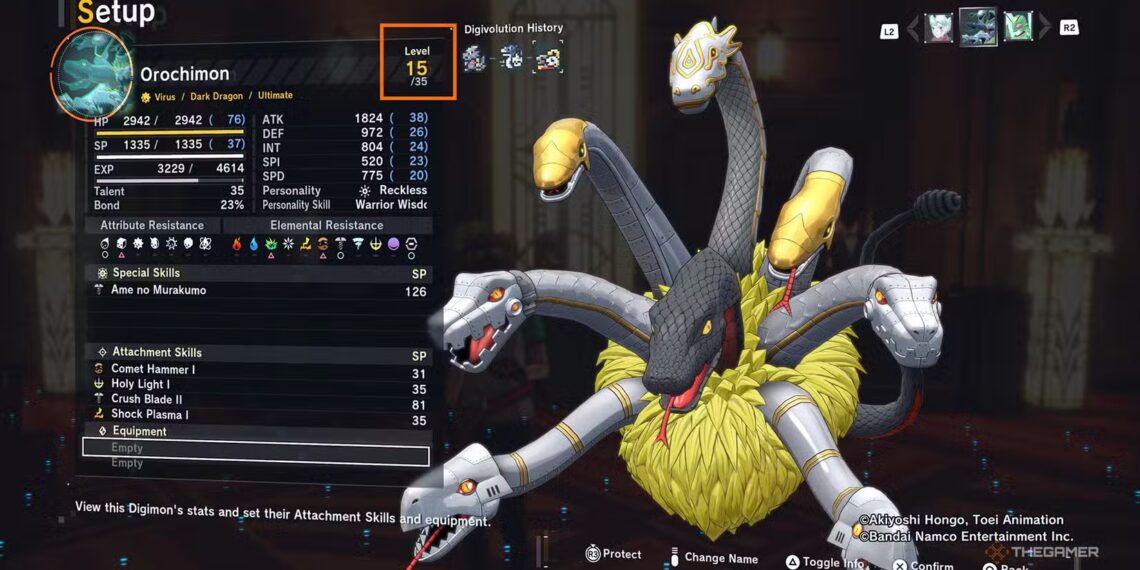Select the Orochimon thumbnail in the party switcher
This screenshot has width=1140, height=570.
(x=977, y=27)
